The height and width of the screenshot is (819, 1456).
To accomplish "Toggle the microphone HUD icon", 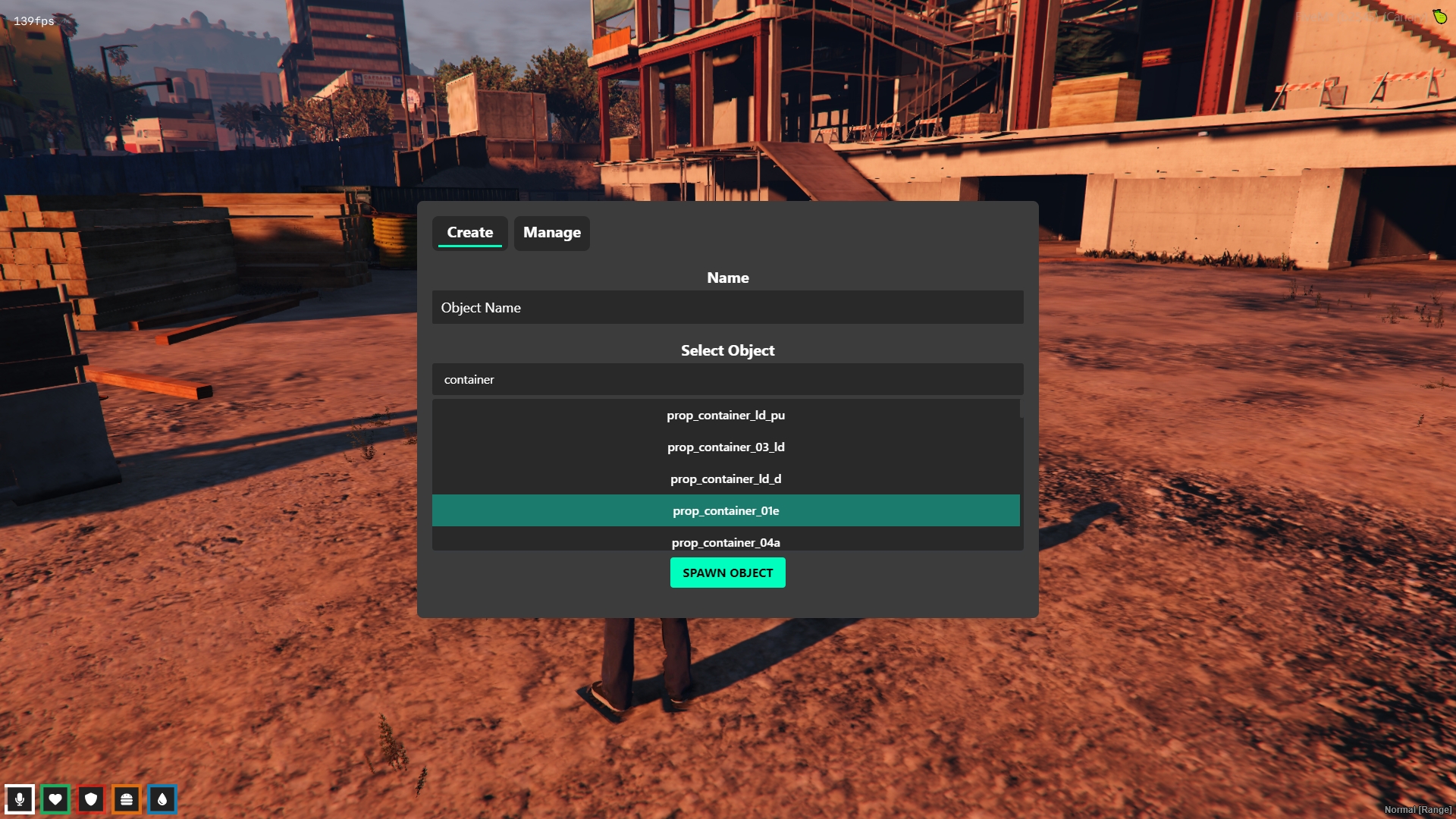I will [x=20, y=799].
